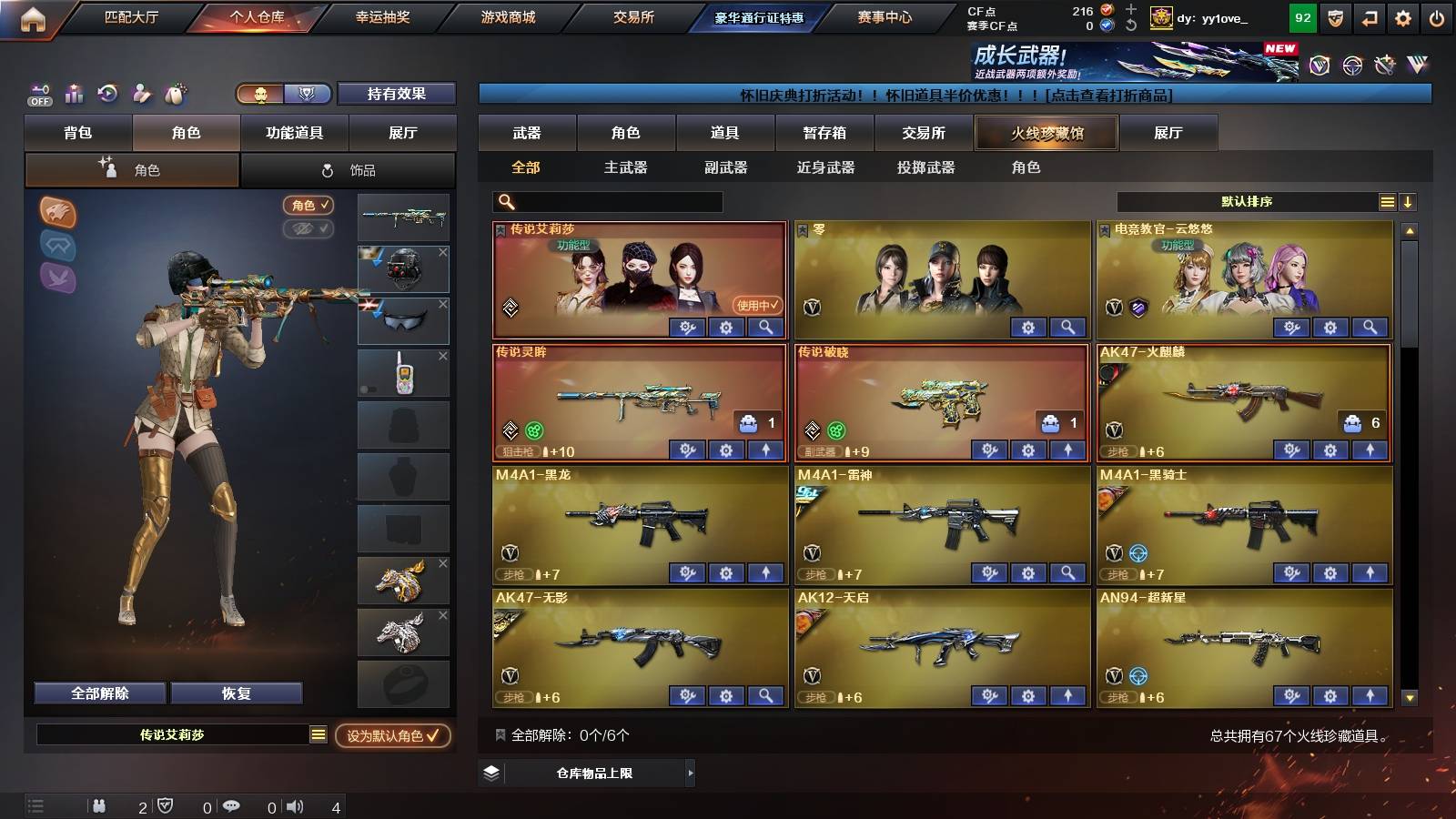Toggle the OFF key switch in left toolbar
The width and height of the screenshot is (1456, 819).
pyautogui.click(x=38, y=94)
